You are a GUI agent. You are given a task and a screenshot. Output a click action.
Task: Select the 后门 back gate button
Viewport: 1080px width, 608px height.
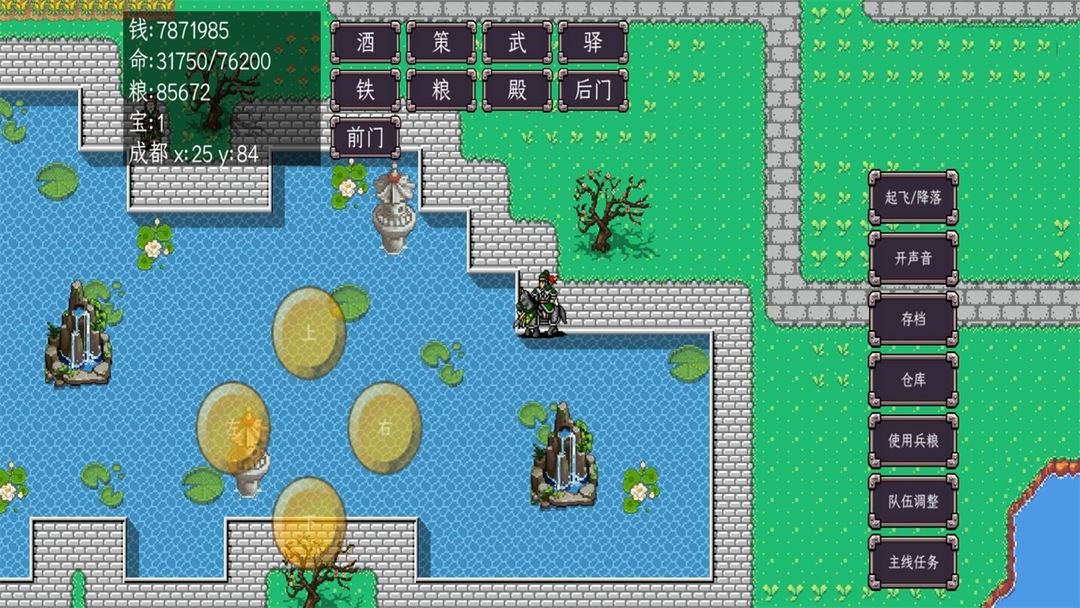click(x=593, y=90)
